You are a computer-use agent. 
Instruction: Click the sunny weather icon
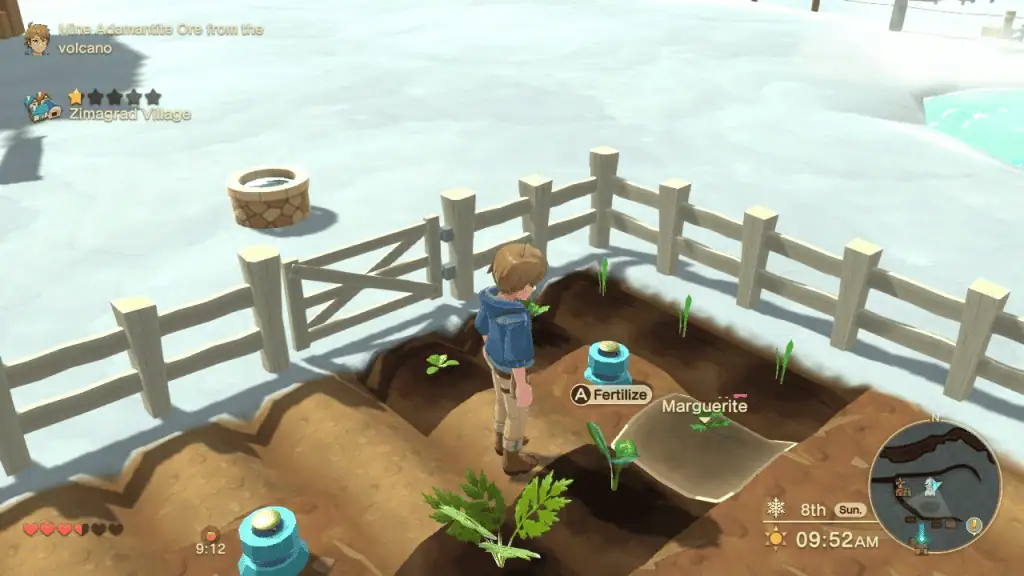coord(776,540)
